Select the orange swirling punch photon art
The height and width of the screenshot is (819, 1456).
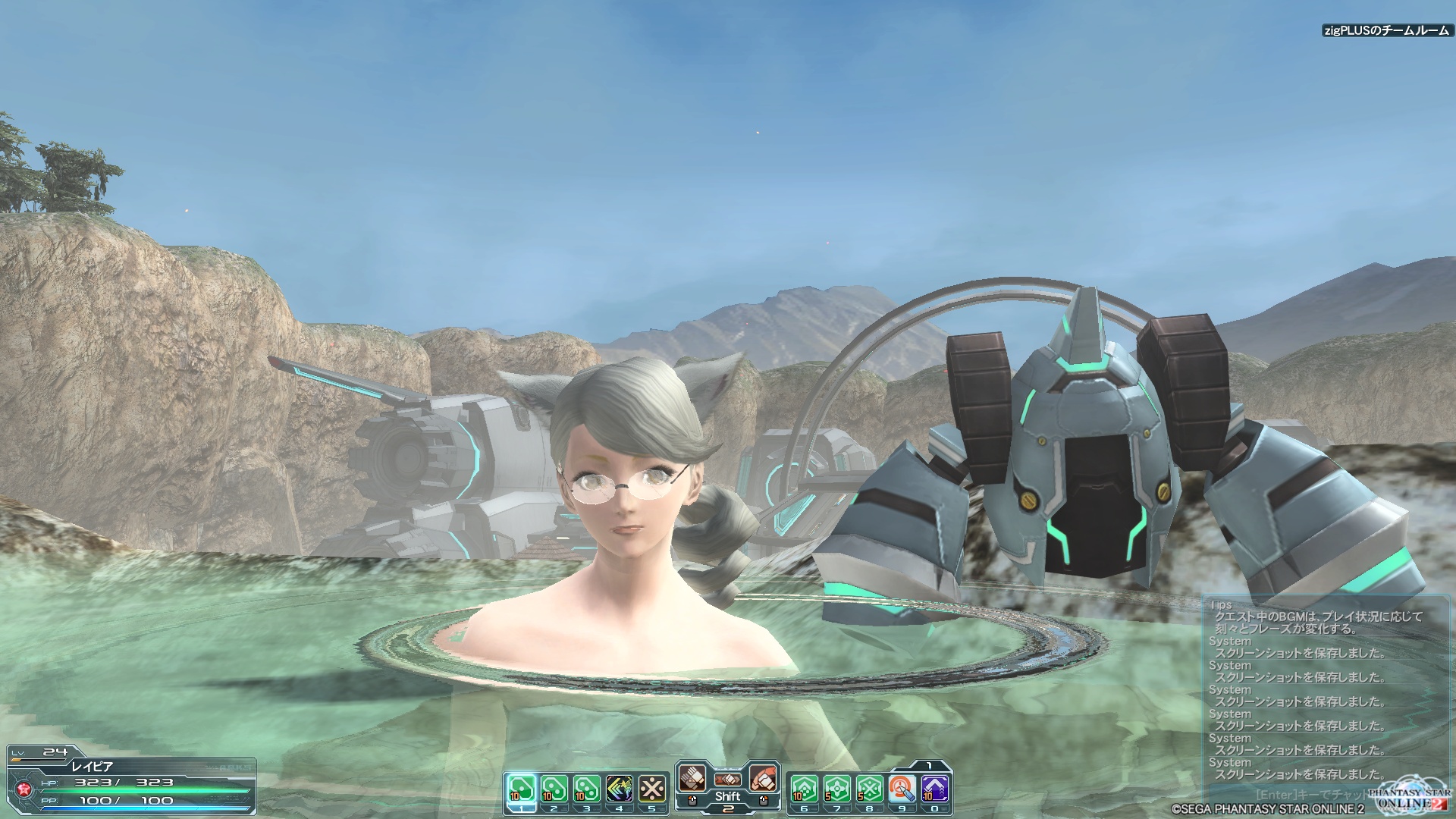click(x=763, y=778)
